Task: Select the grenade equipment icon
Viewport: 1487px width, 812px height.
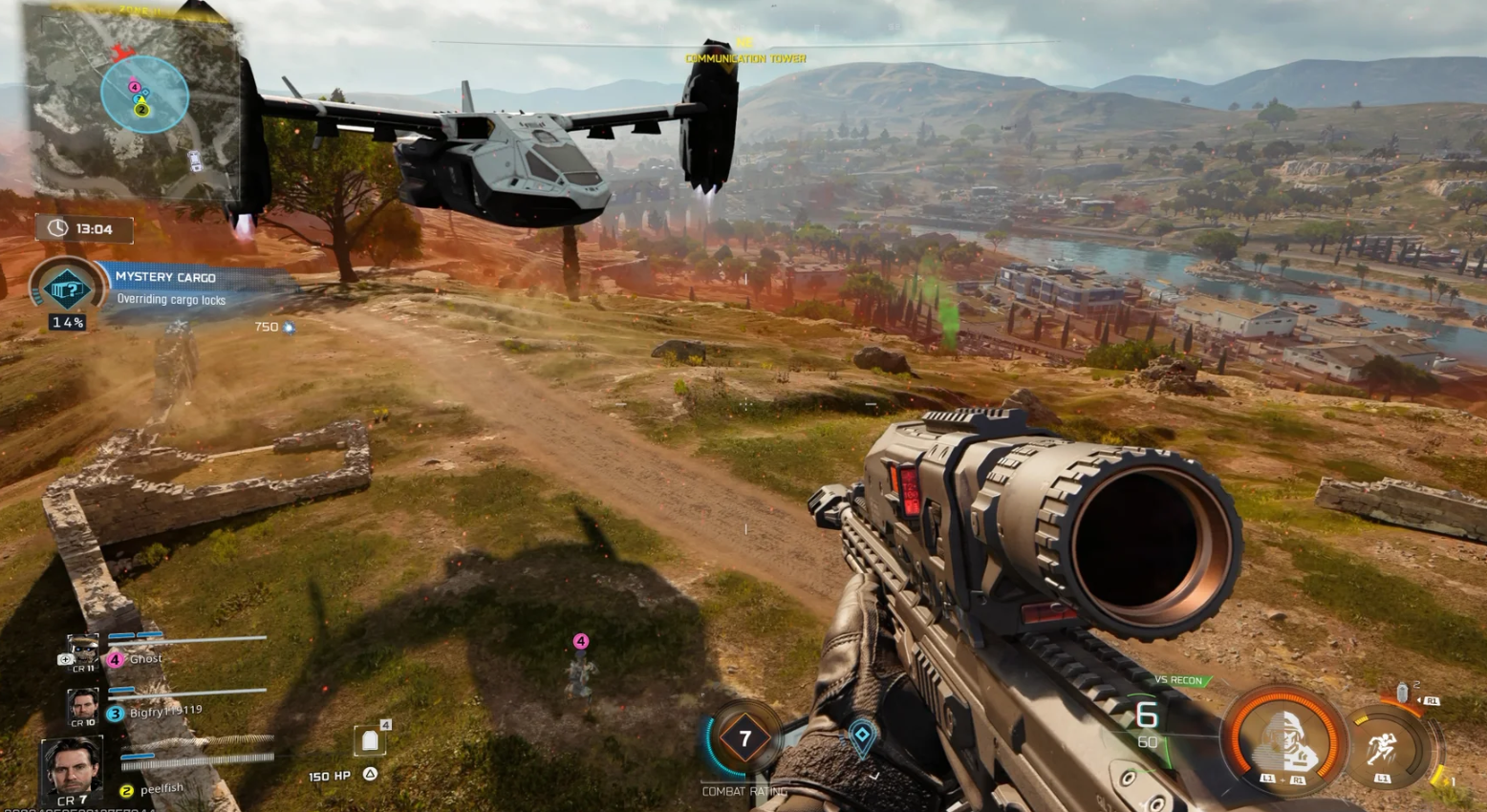Action: point(1402,693)
